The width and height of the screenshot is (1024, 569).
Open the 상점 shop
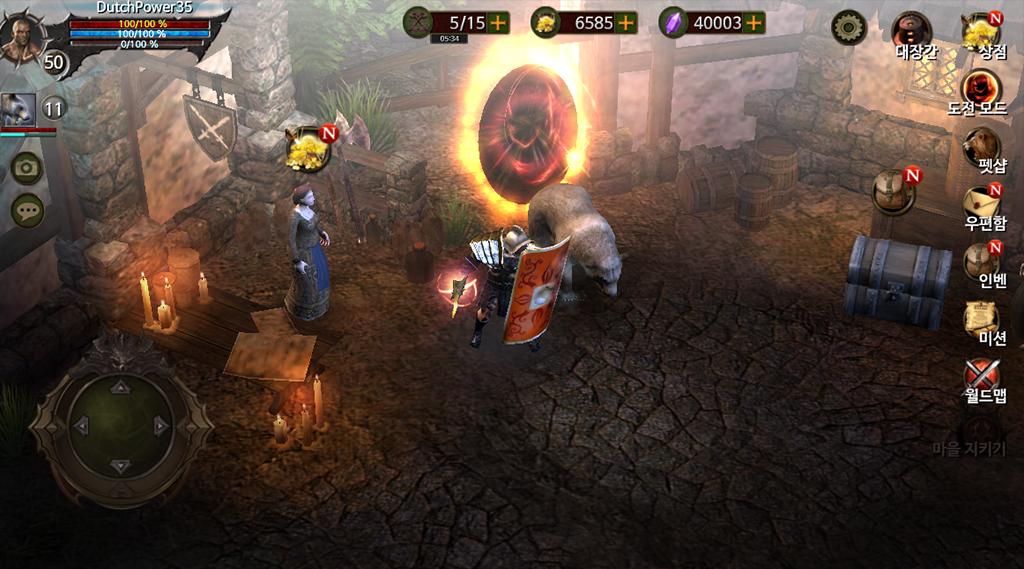981,32
